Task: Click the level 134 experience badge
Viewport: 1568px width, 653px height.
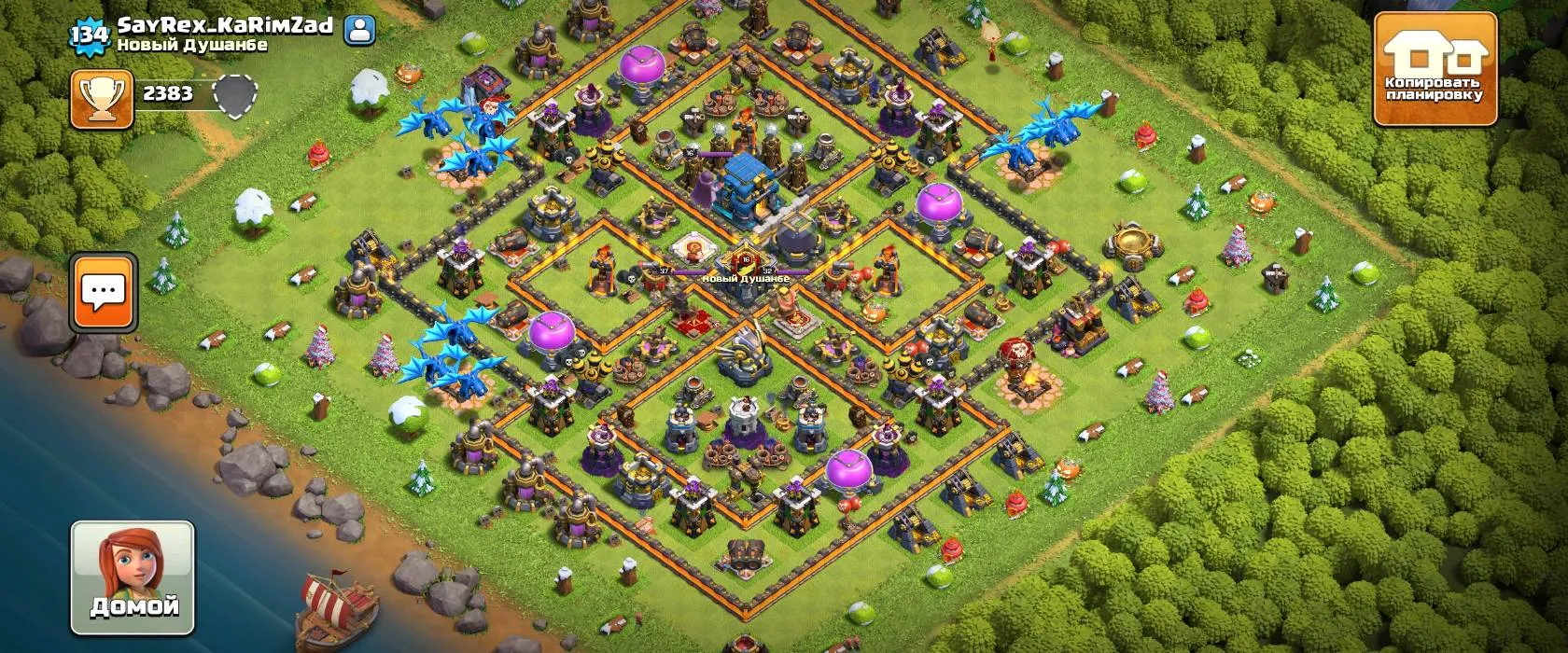Action: [90, 35]
